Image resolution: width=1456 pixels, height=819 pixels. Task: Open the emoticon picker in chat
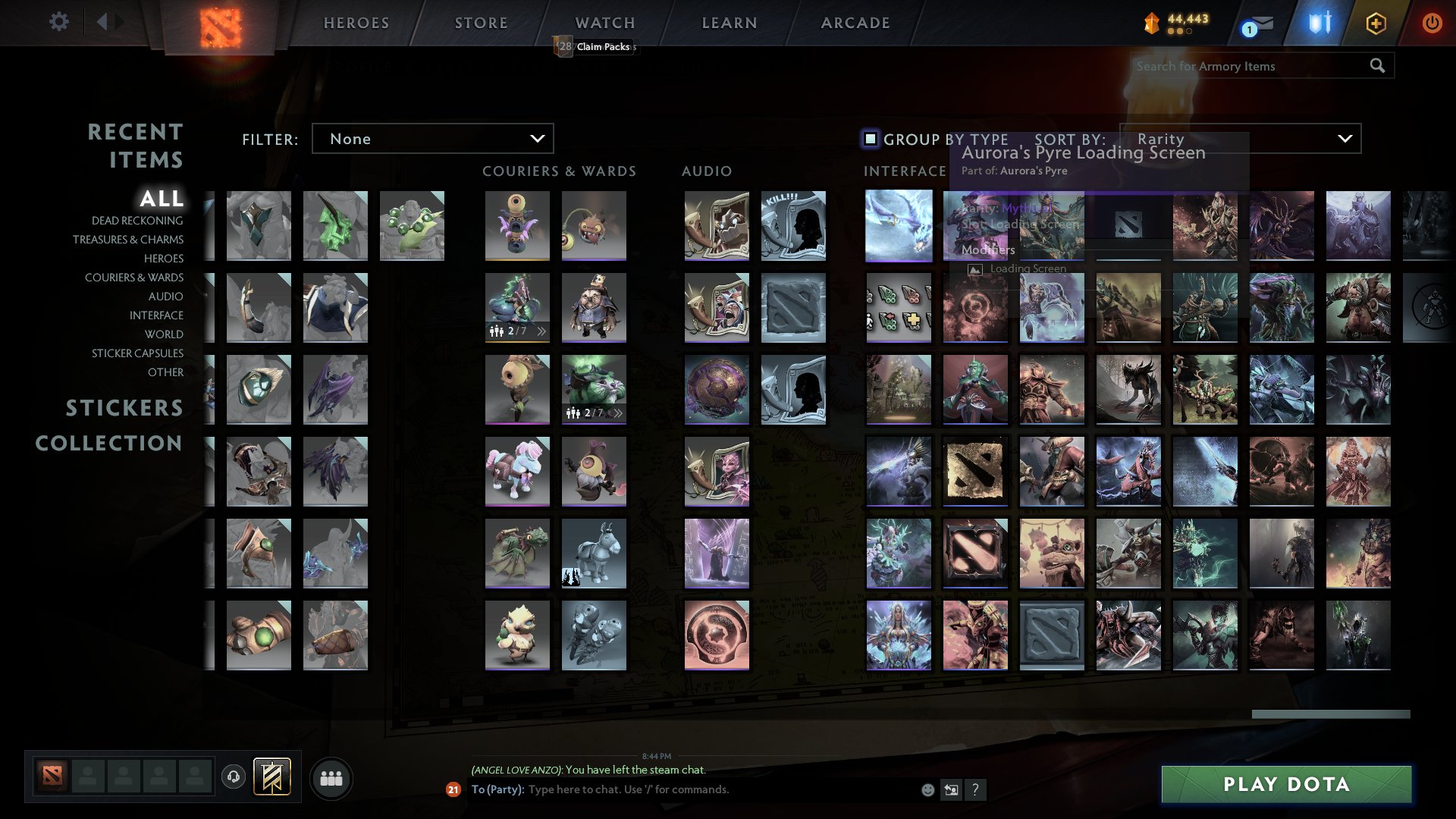[927, 789]
